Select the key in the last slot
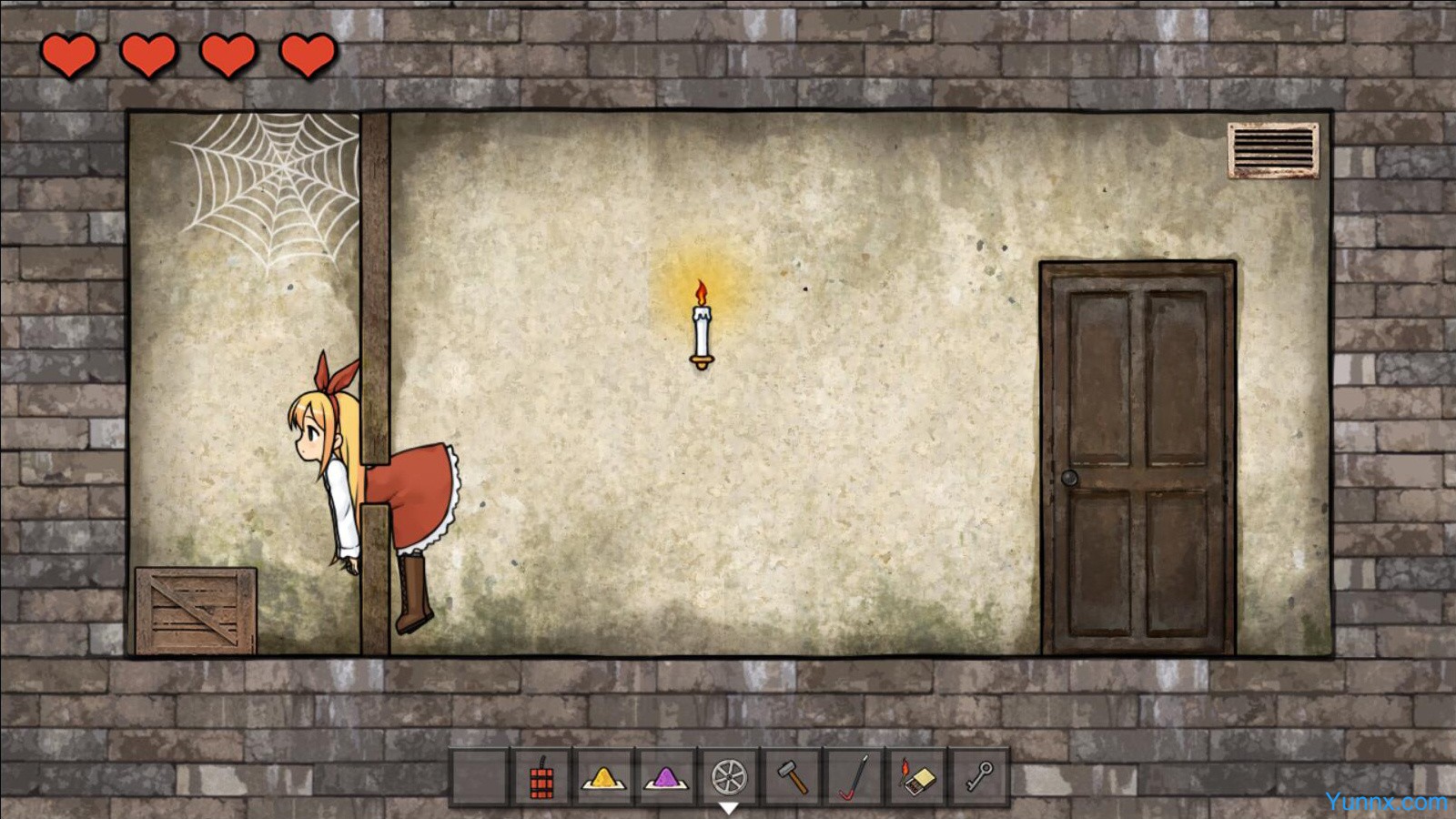 click(979, 778)
